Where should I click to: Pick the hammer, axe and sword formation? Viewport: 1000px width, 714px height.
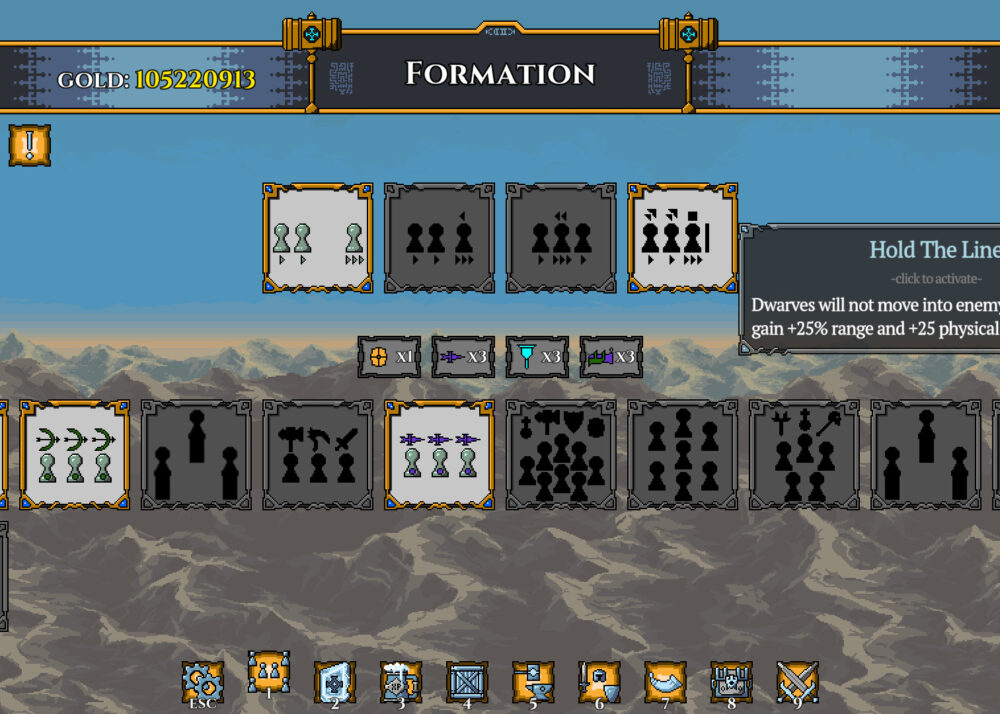pyautogui.click(x=318, y=455)
